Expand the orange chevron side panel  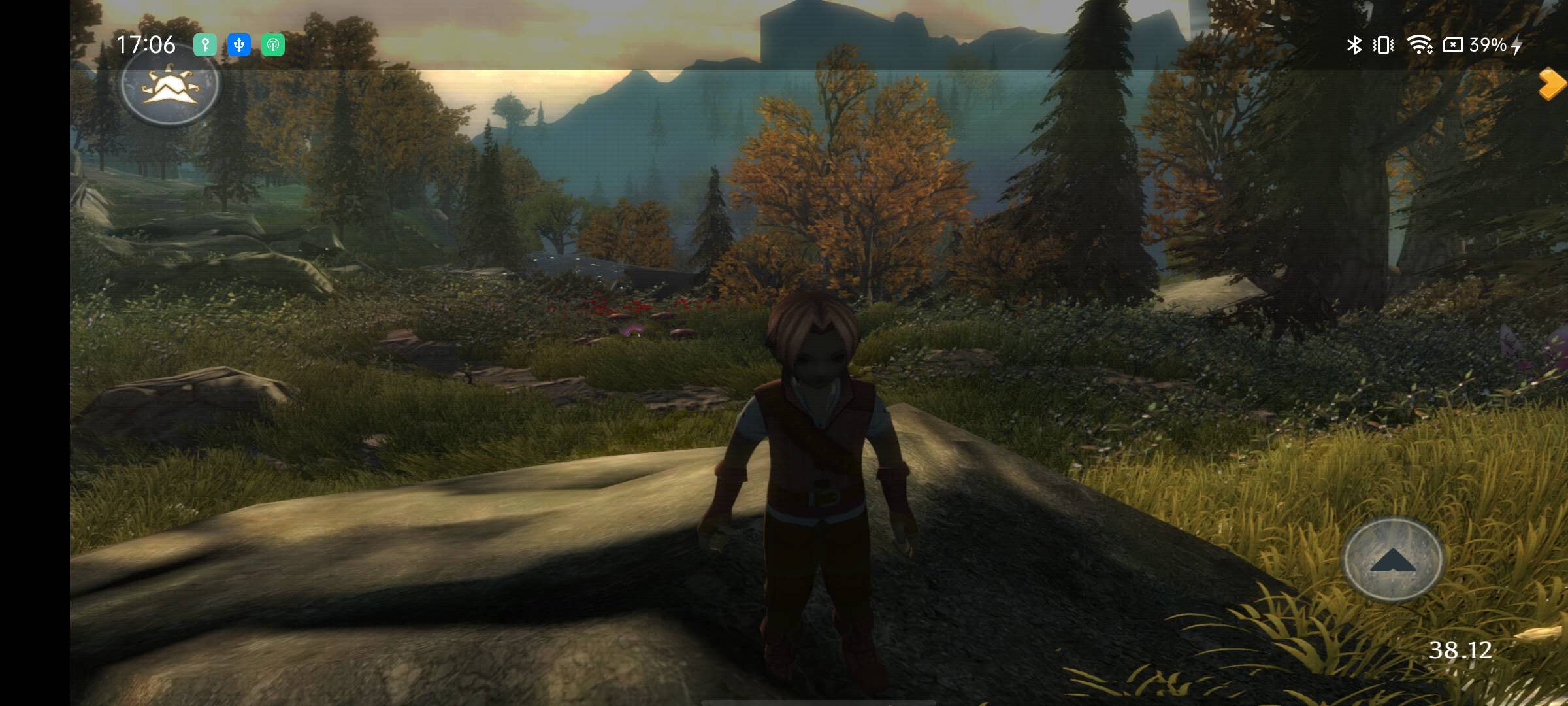1552,84
